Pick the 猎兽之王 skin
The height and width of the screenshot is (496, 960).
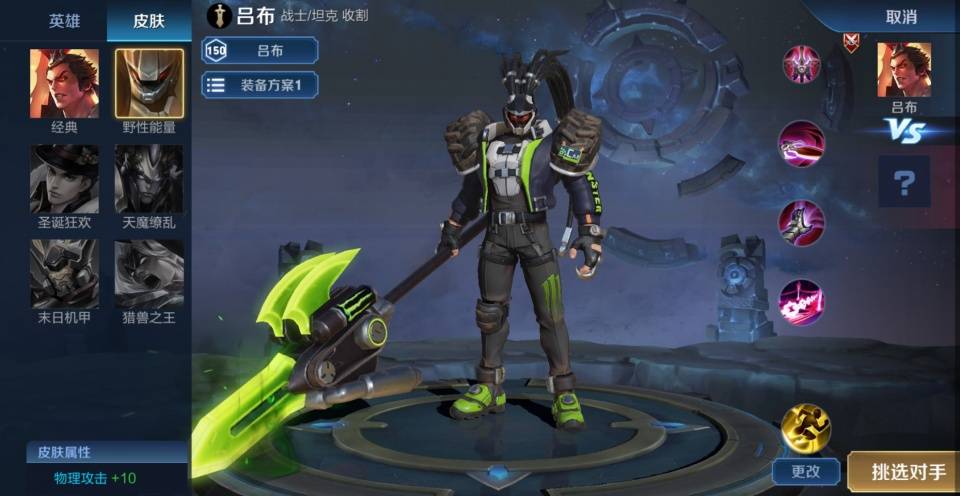149,273
